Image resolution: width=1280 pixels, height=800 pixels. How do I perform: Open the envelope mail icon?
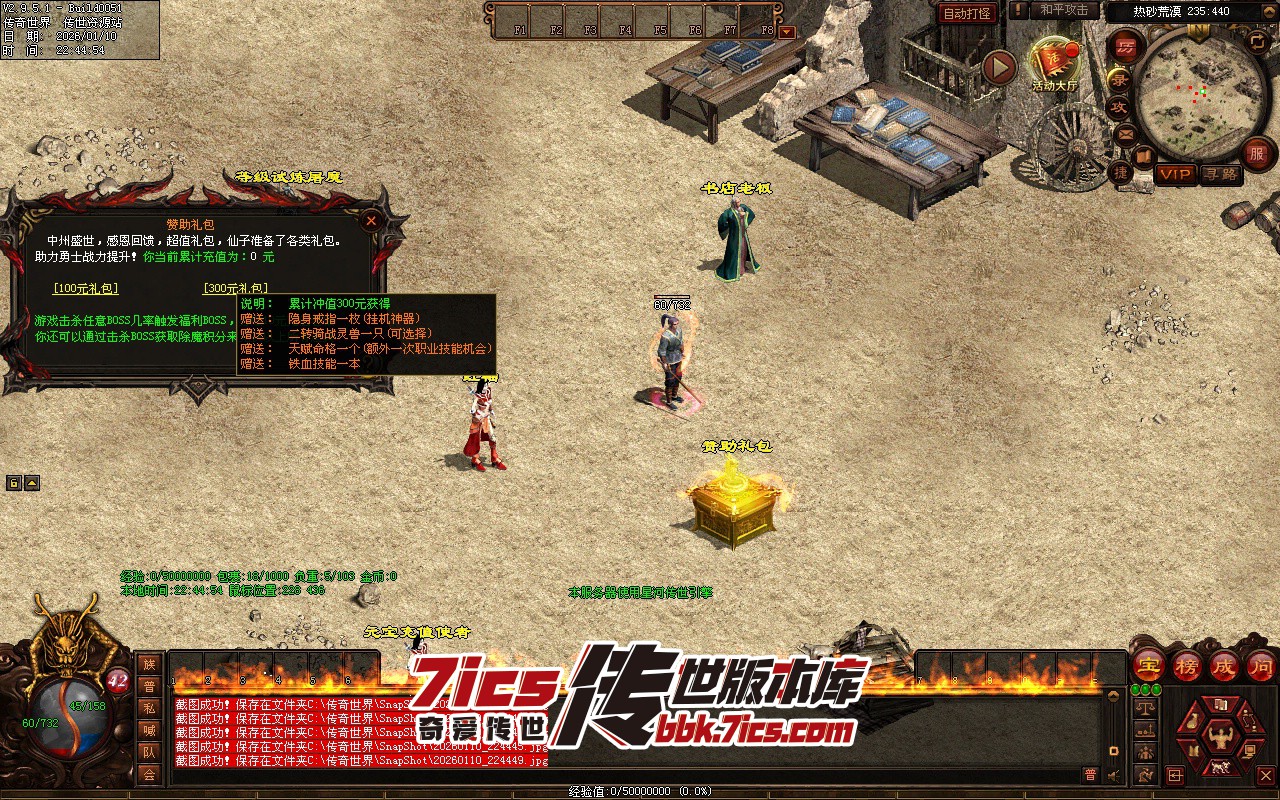(x=1125, y=134)
